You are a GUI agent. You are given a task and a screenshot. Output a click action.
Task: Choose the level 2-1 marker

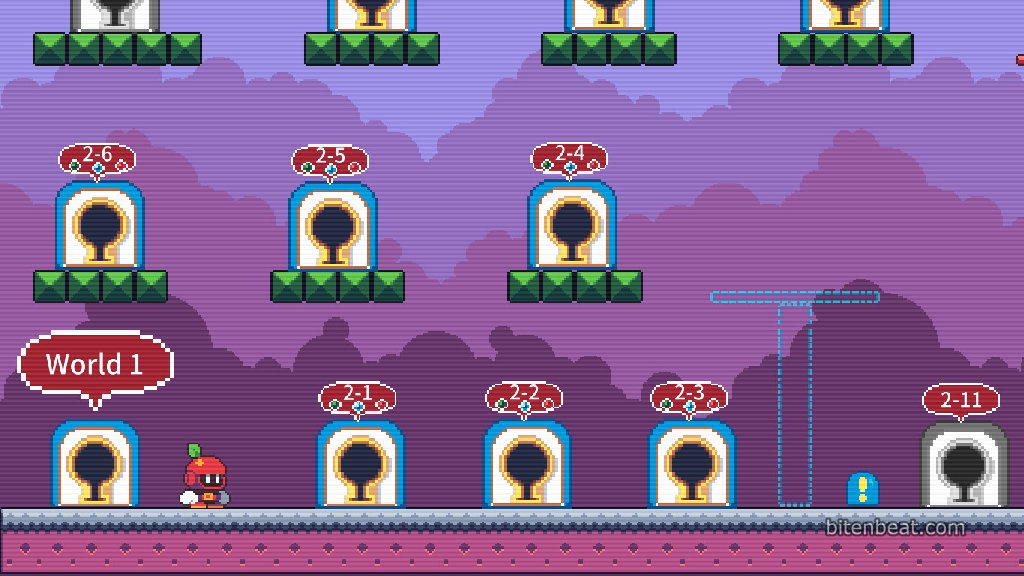coord(357,397)
